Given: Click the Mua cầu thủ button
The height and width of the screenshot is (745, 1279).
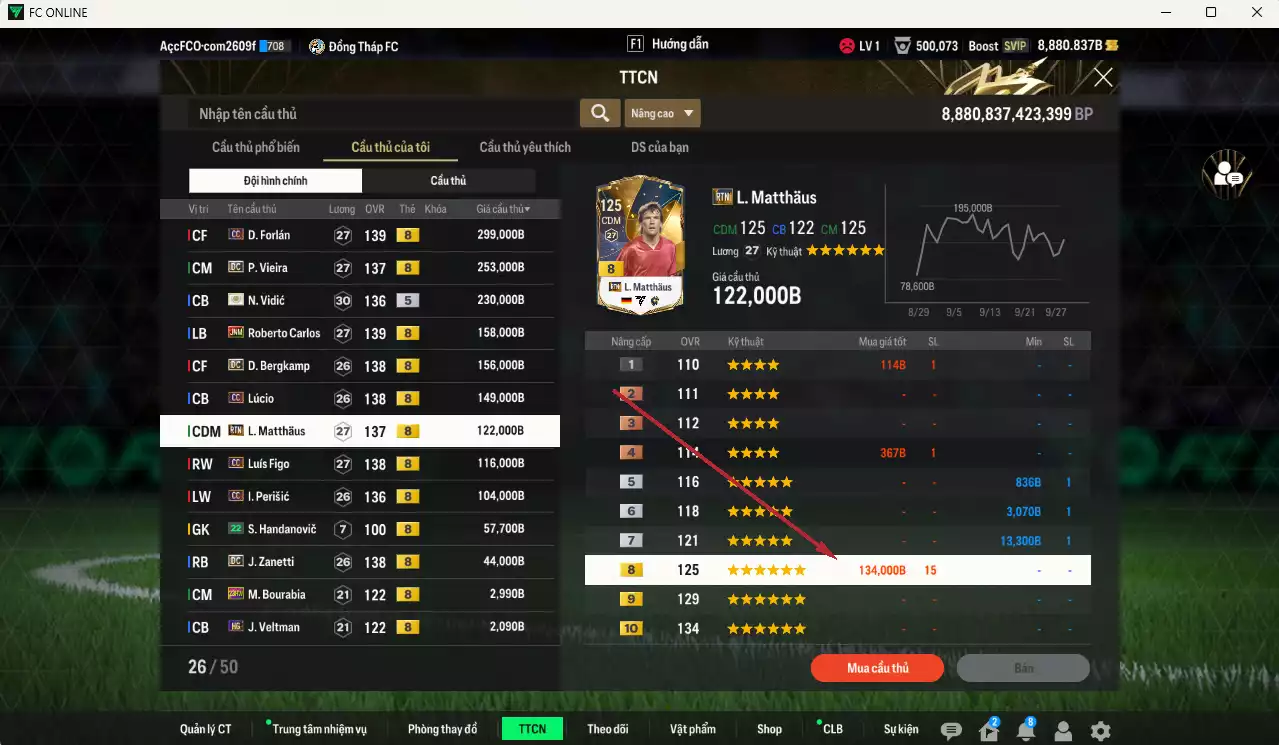Looking at the screenshot, I should coord(877,668).
